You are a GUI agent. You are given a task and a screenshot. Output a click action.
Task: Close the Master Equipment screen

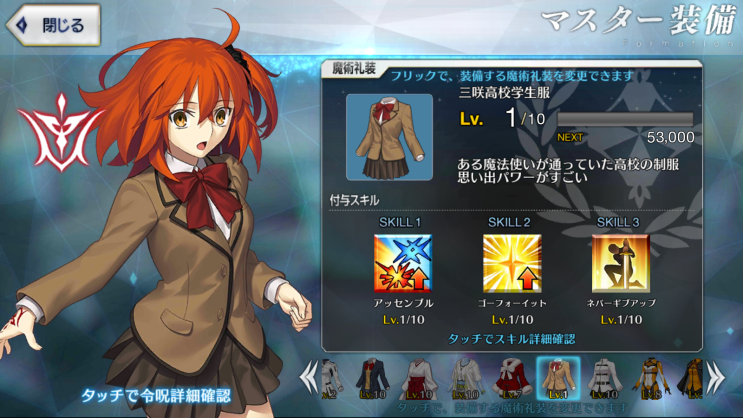point(54,25)
